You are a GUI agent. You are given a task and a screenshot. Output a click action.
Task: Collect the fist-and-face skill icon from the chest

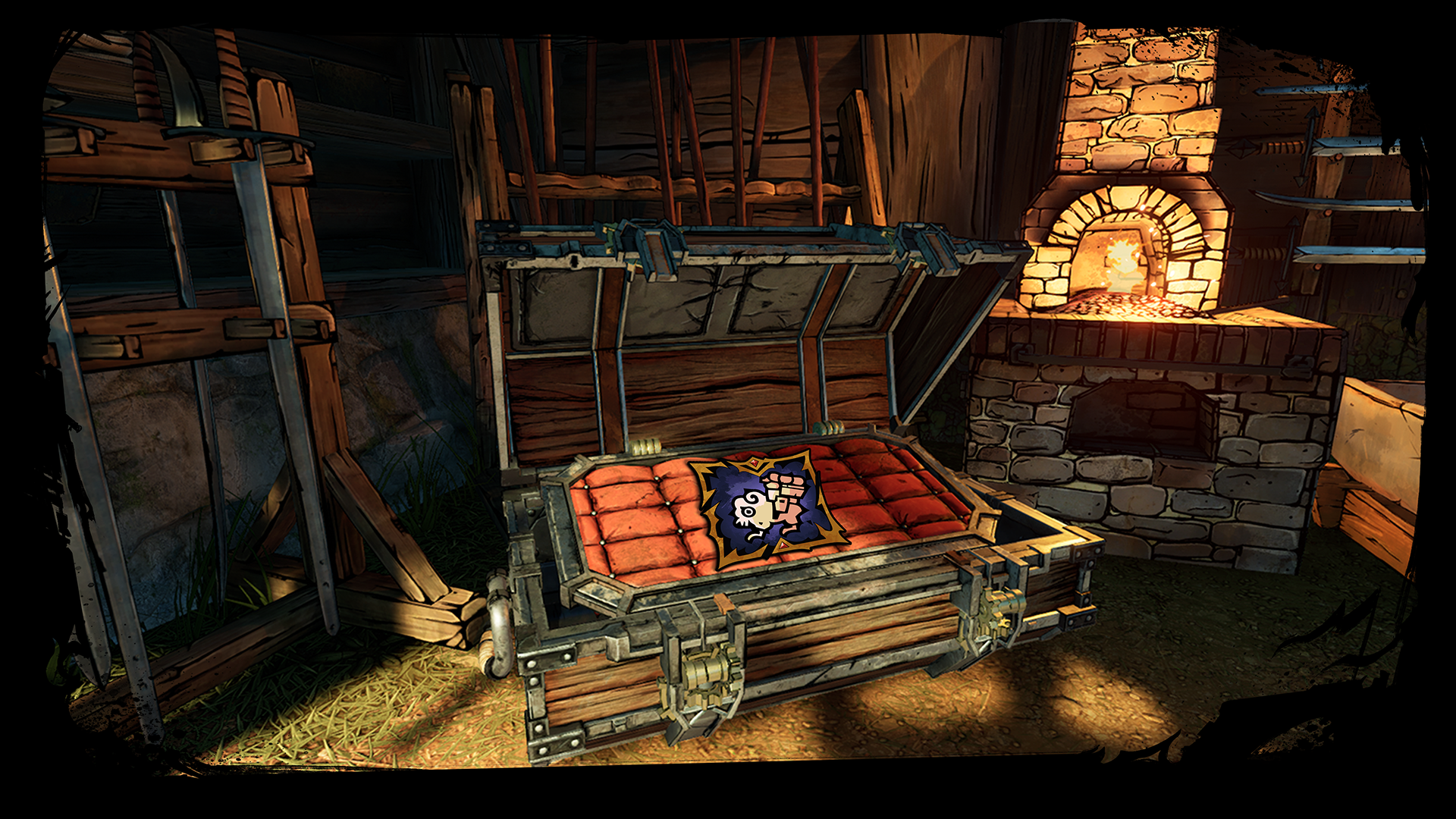[x=767, y=508]
